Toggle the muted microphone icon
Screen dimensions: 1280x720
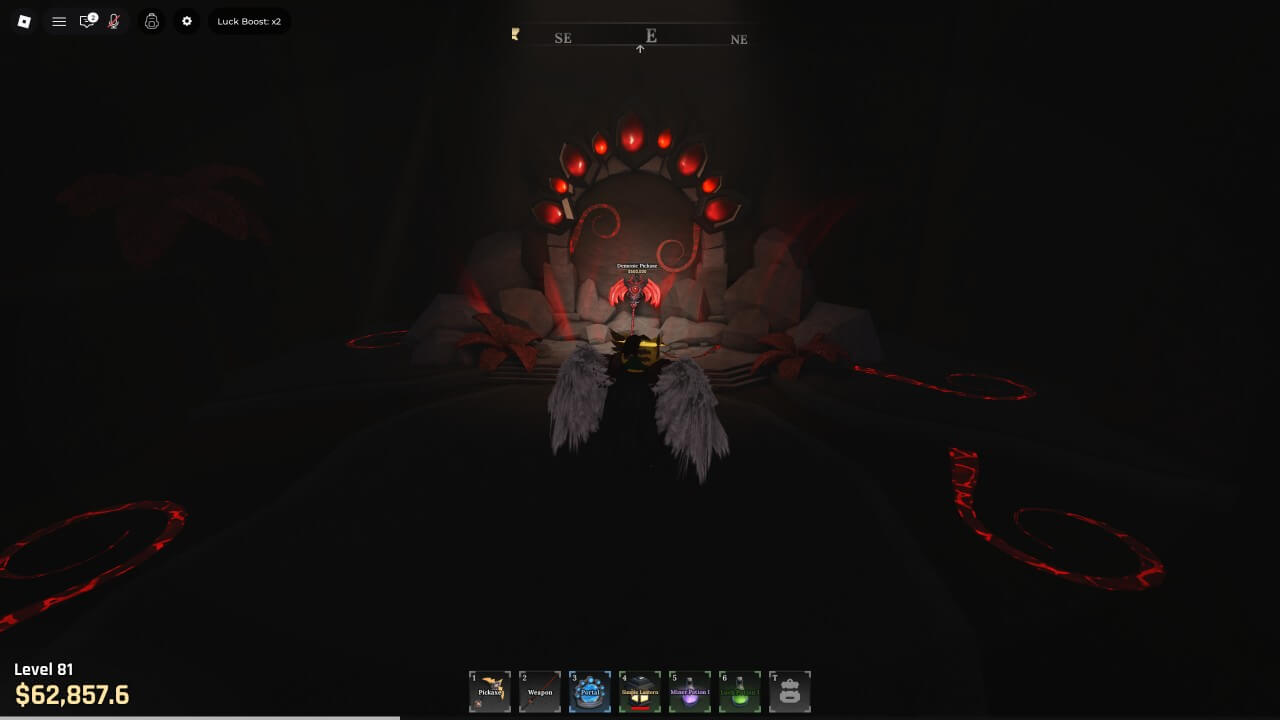(x=114, y=21)
